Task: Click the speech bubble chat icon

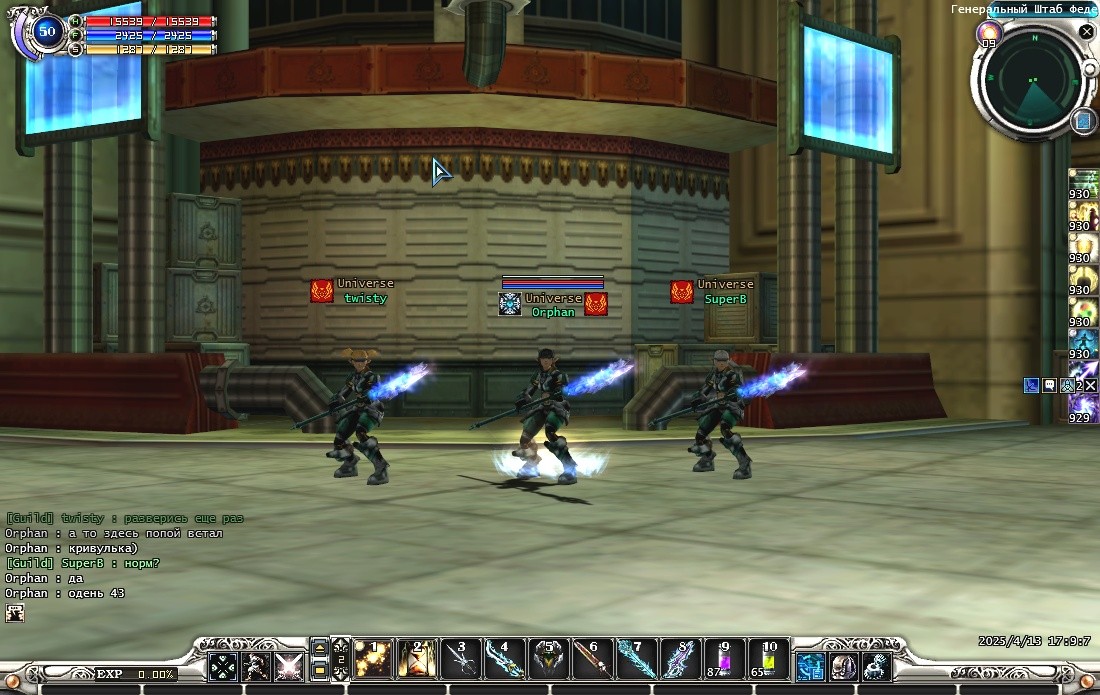Action: [x=1050, y=385]
